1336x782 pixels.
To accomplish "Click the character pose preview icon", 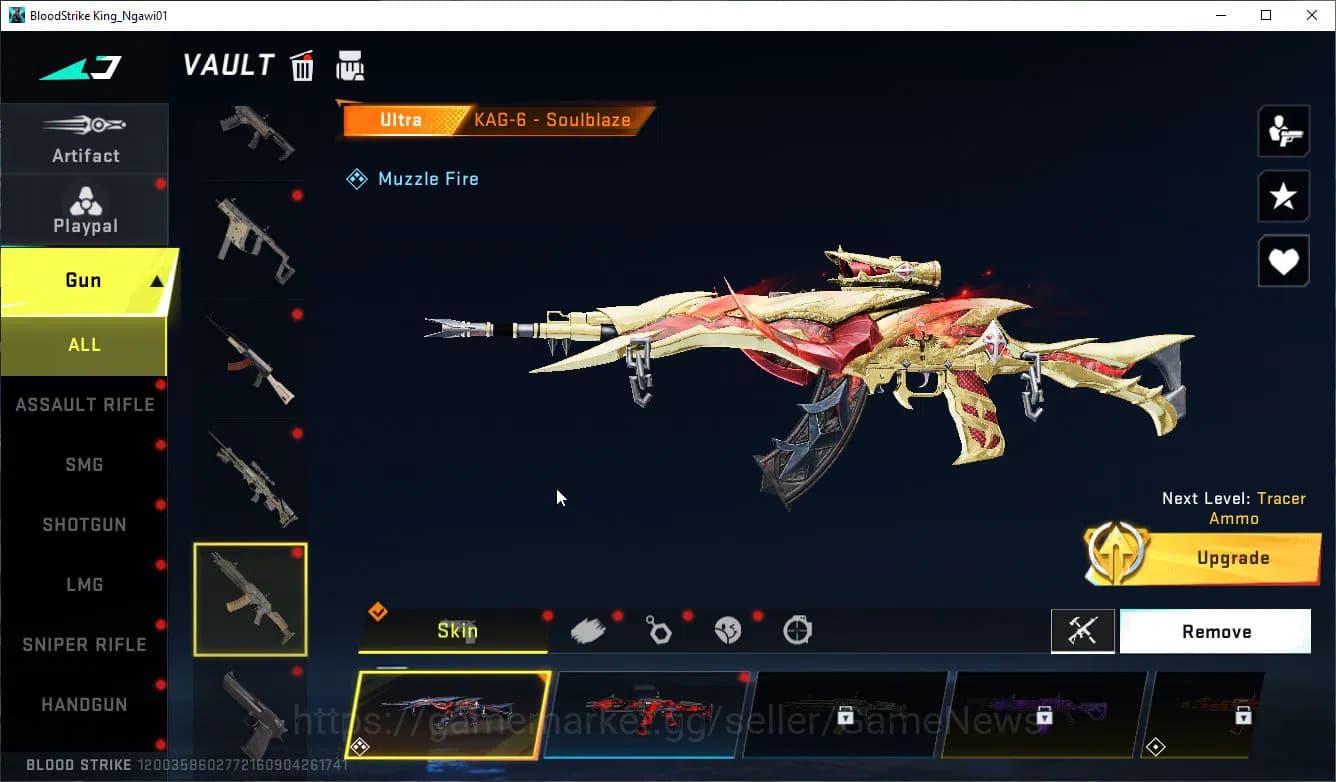I will click(1283, 131).
